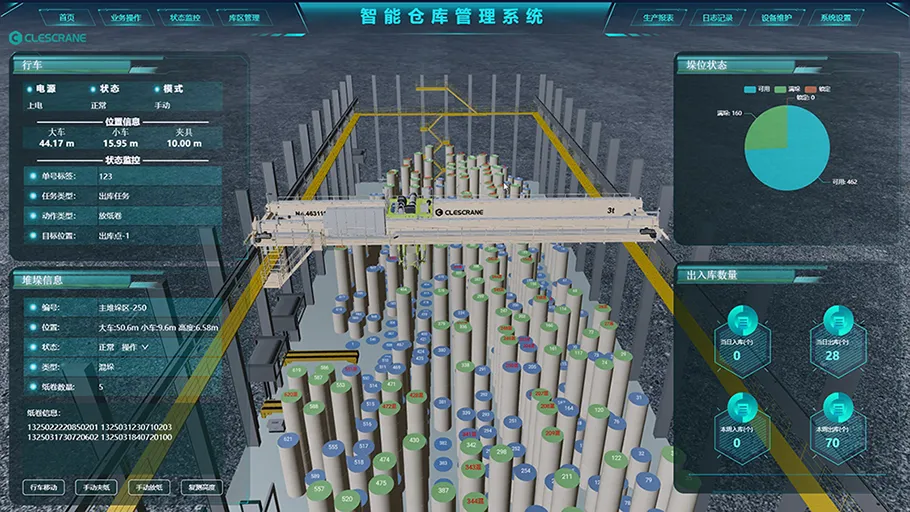Open the 生产报表 production report tab
This screenshot has width=910, height=512.
(663, 18)
